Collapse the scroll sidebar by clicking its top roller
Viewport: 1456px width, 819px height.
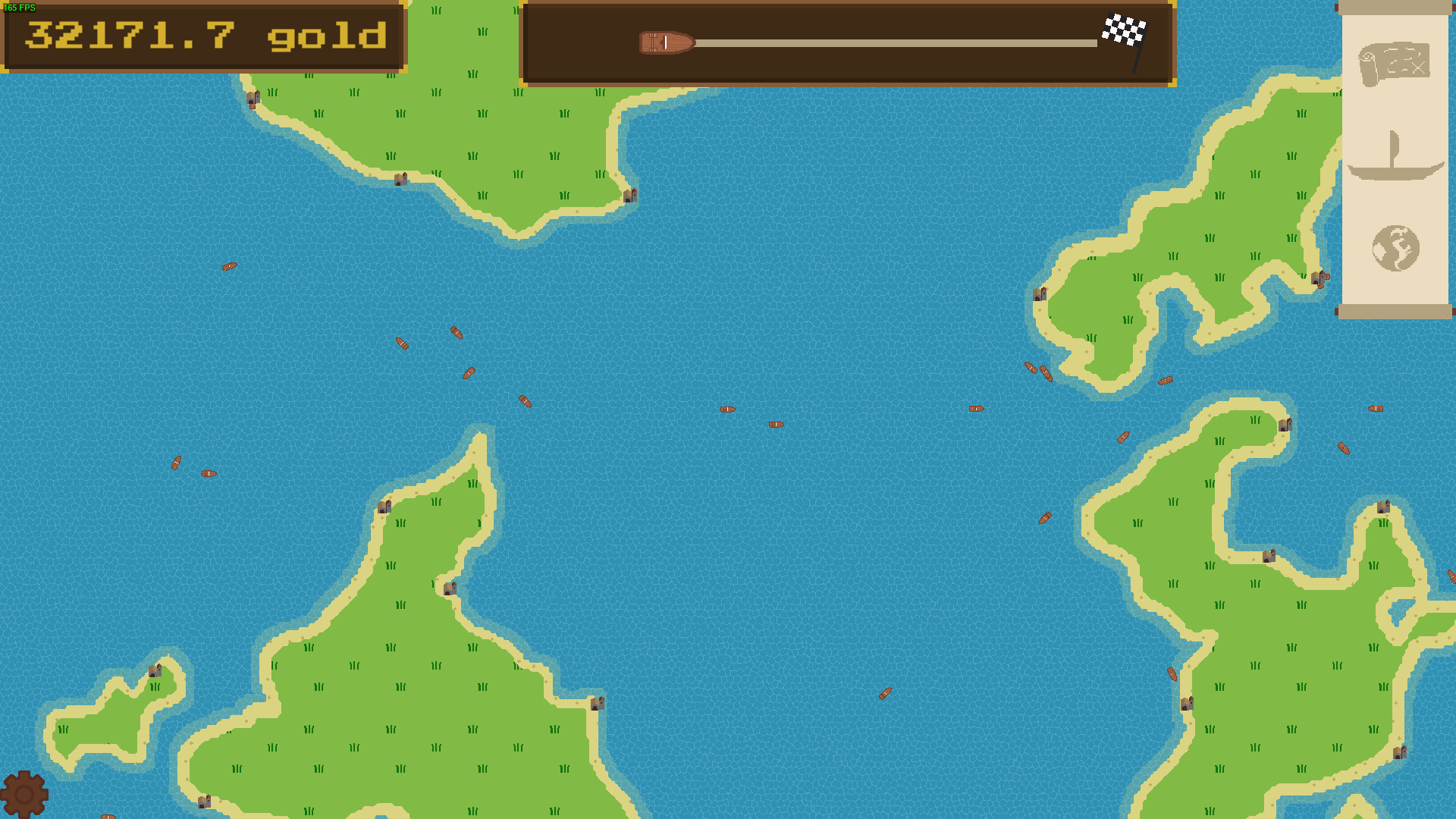coord(1397,8)
